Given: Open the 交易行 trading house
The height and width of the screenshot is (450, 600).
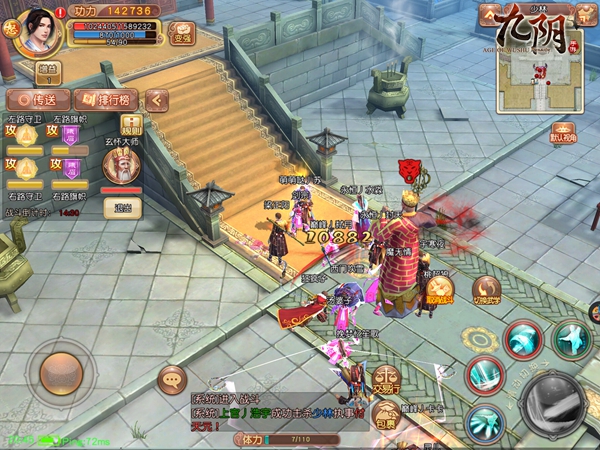Looking at the screenshot, I should [x=388, y=380].
